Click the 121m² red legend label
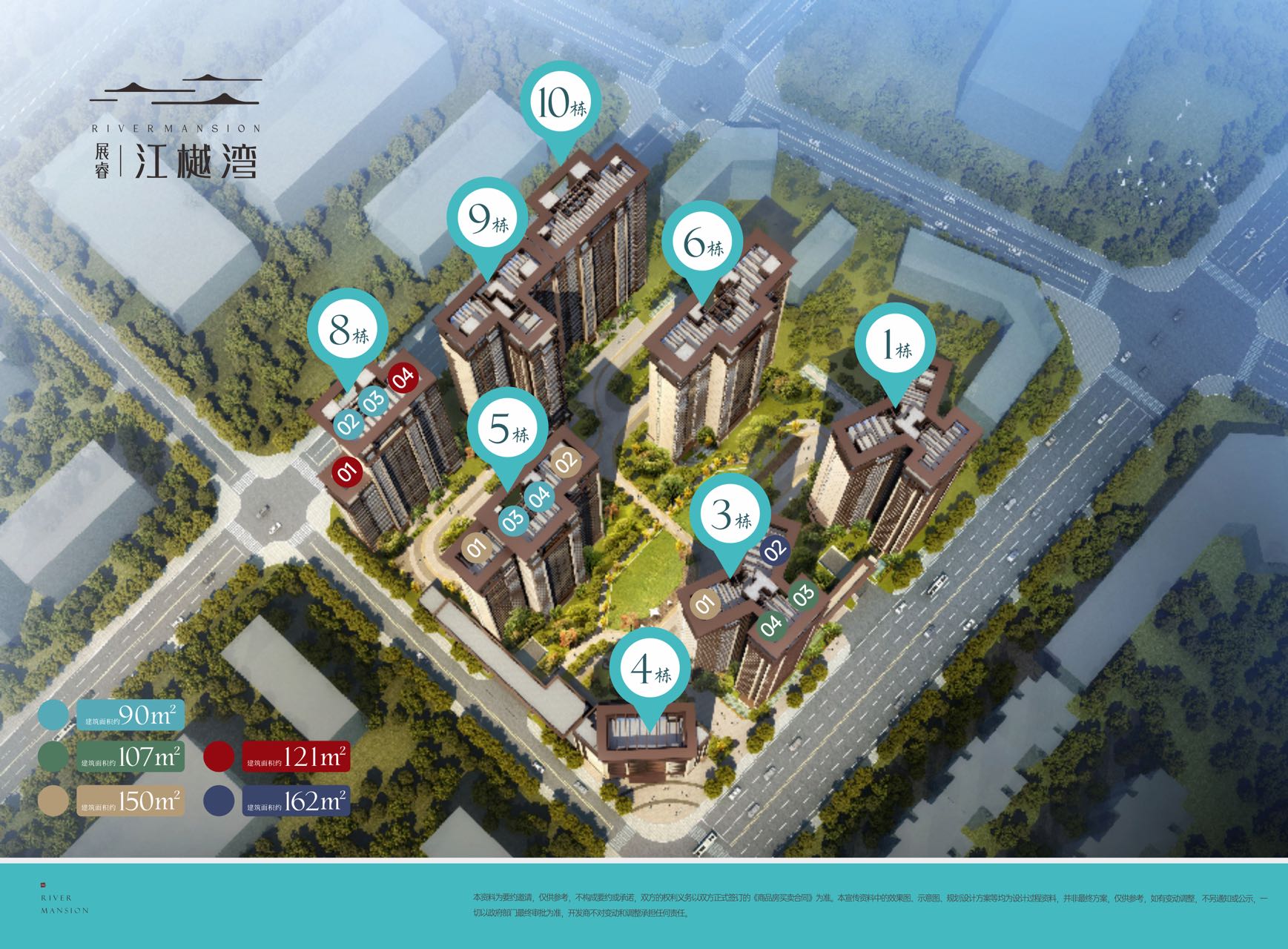This screenshot has height=949, width=1288. pyautogui.click(x=296, y=758)
